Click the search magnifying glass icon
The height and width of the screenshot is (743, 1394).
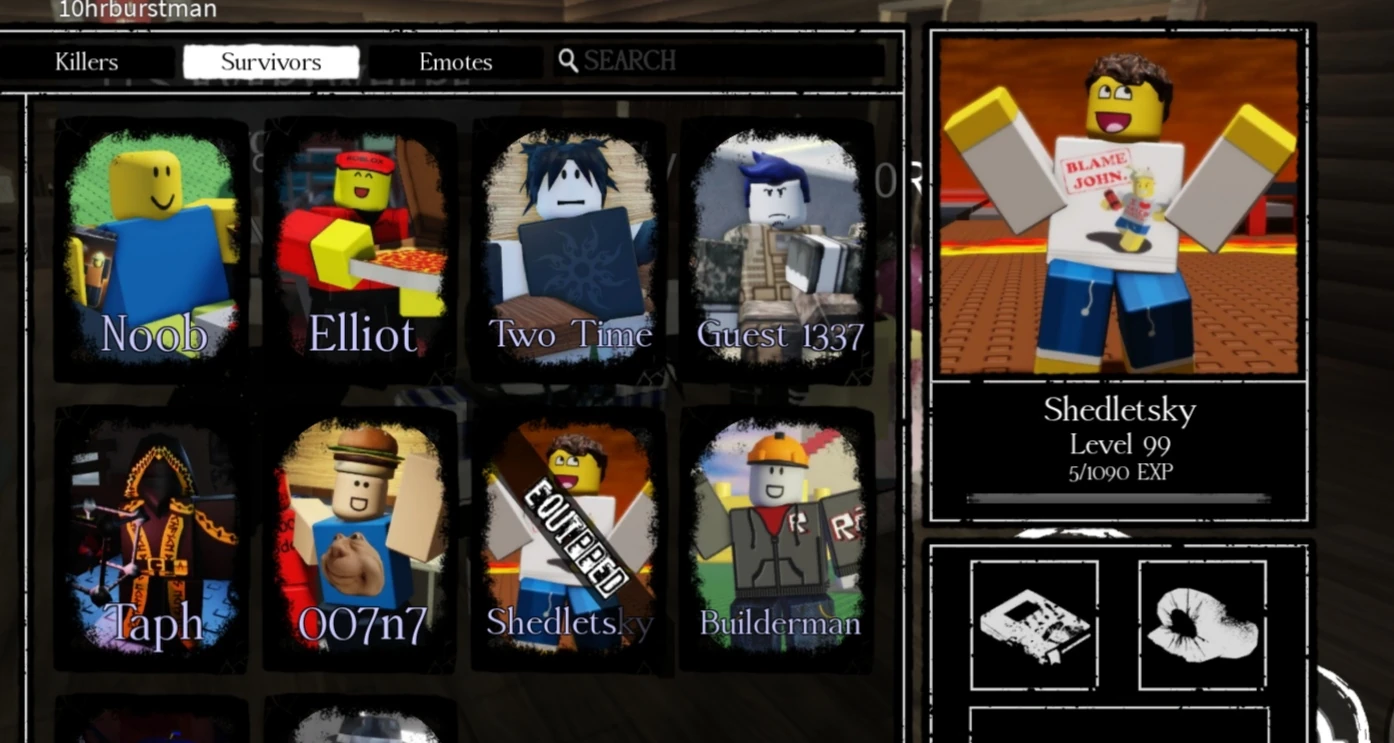(x=569, y=60)
